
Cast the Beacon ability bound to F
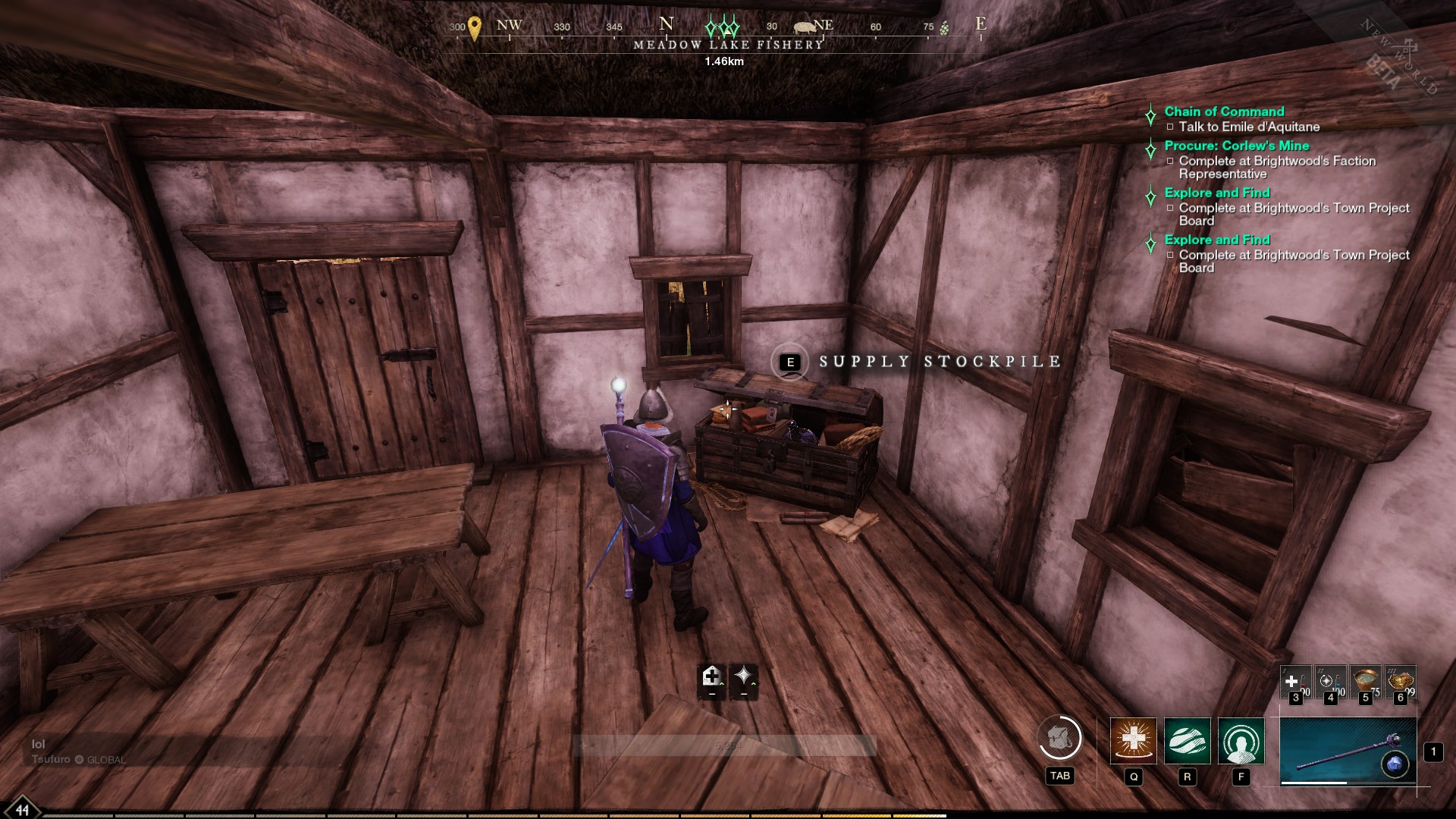(1241, 741)
